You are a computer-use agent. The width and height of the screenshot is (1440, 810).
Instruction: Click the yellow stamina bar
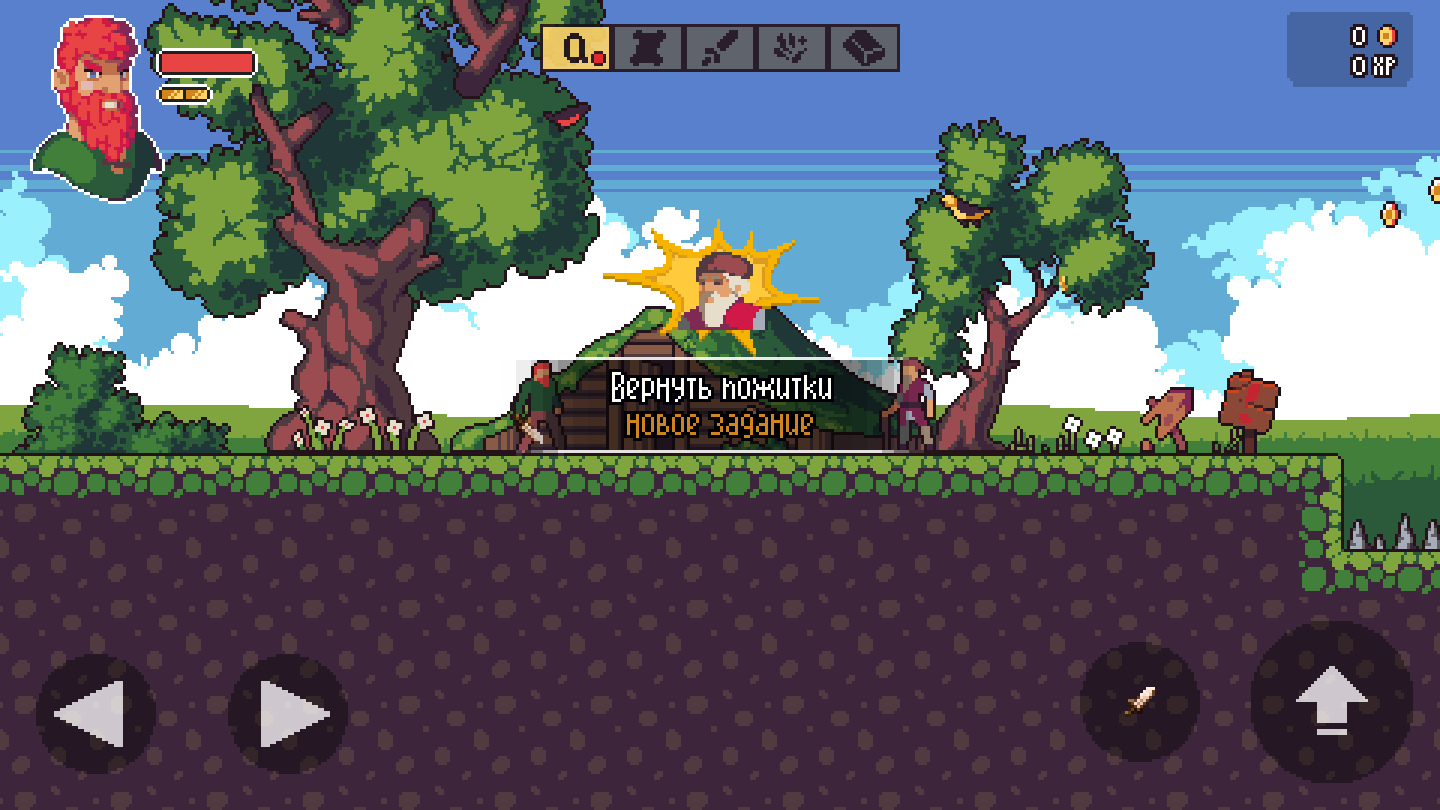[185, 92]
